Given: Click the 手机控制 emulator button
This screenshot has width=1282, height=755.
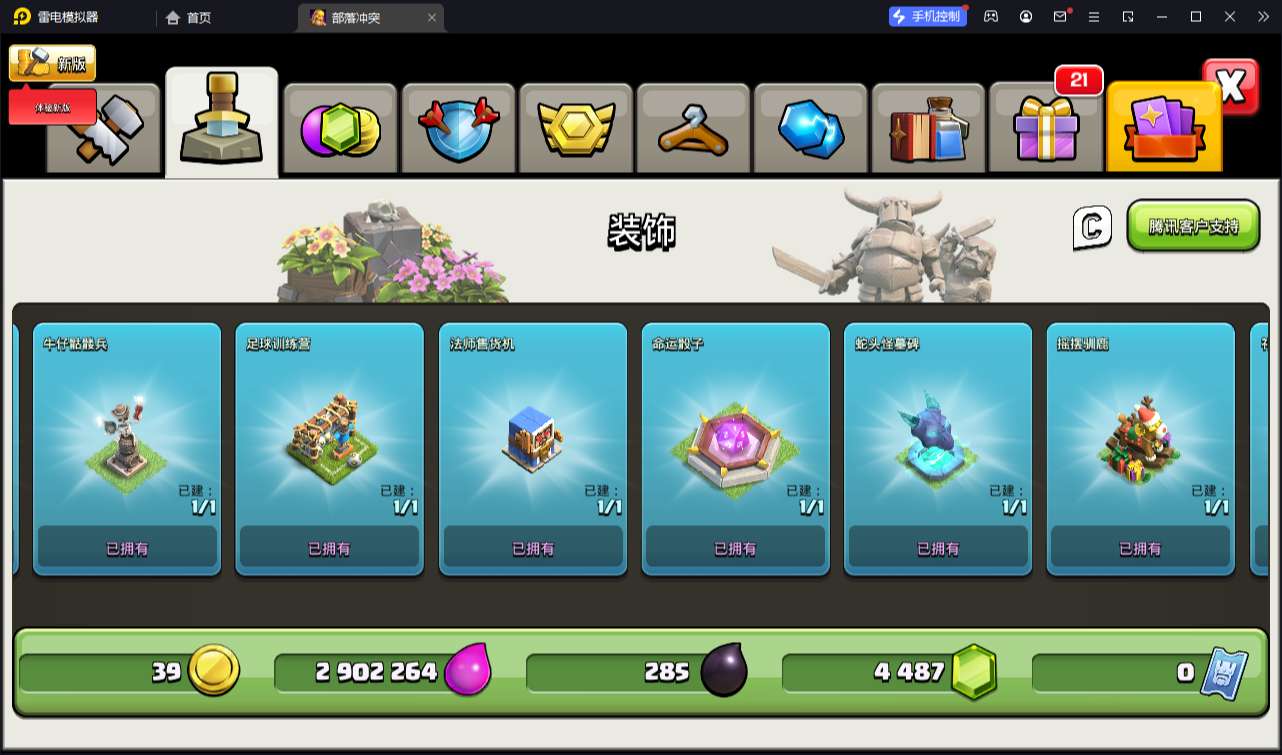Looking at the screenshot, I should tap(928, 16).
